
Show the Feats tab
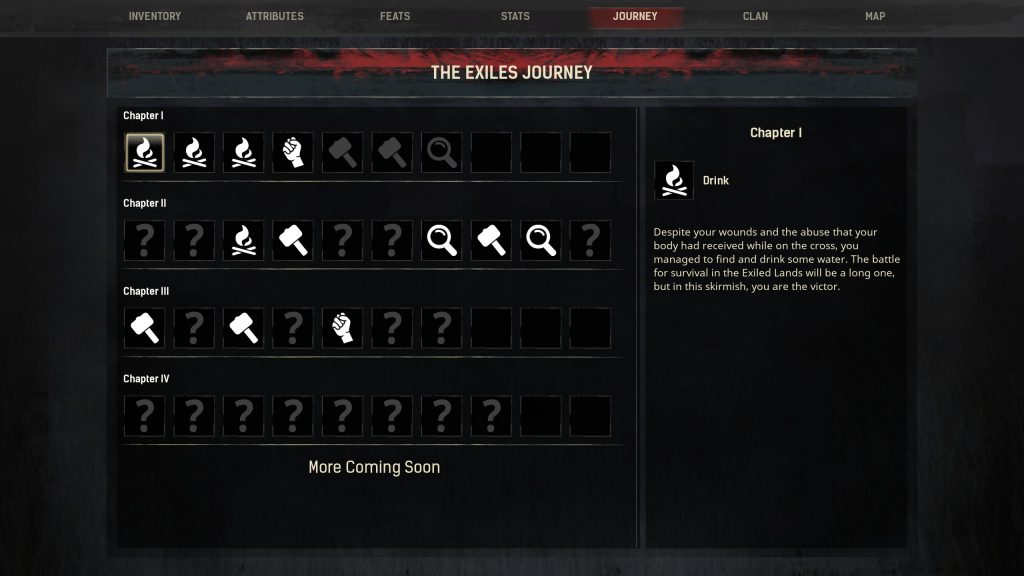click(x=395, y=16)
